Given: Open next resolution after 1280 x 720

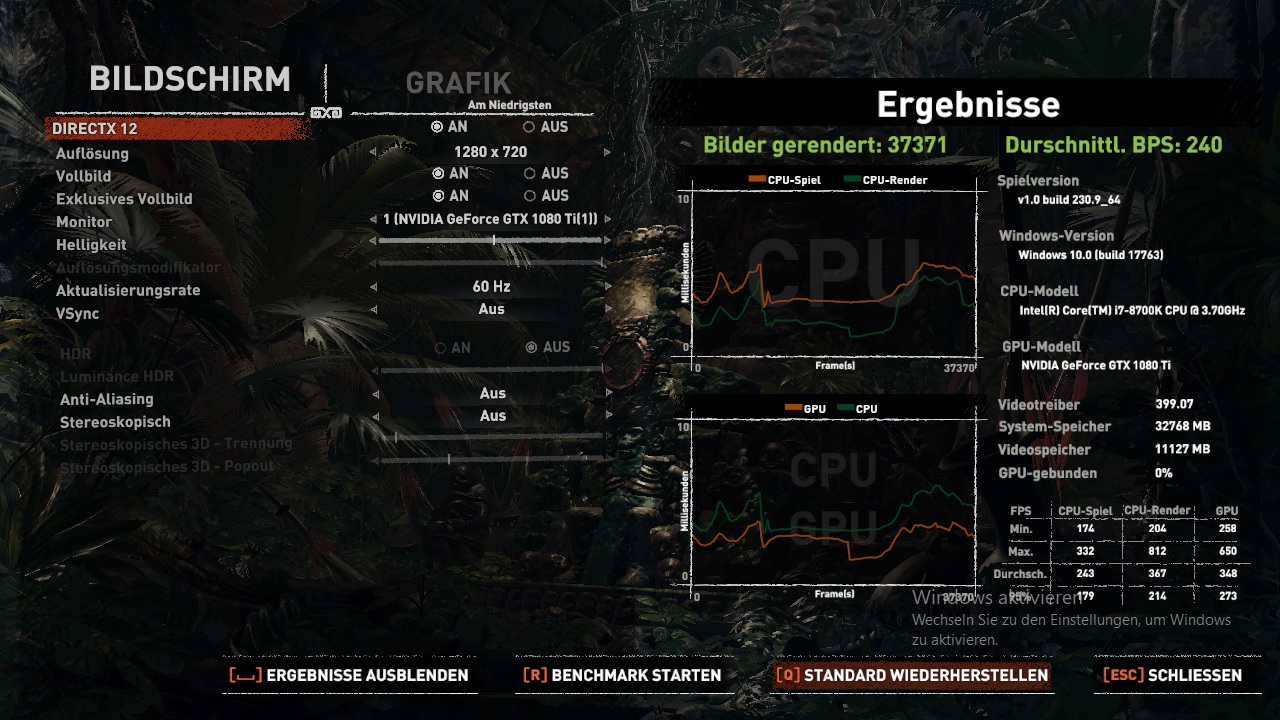Looking at the screenshot, I should click(607, 151).
